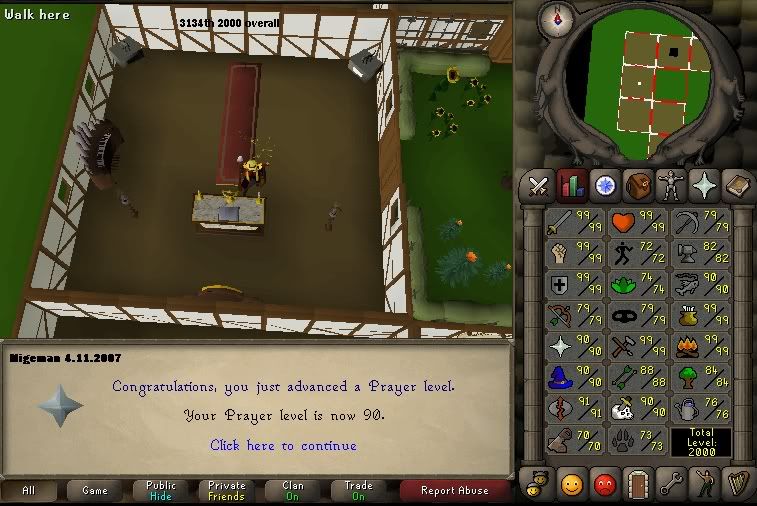Open the combat styles tab with crossed swords
757x506 pixels.
539,185
